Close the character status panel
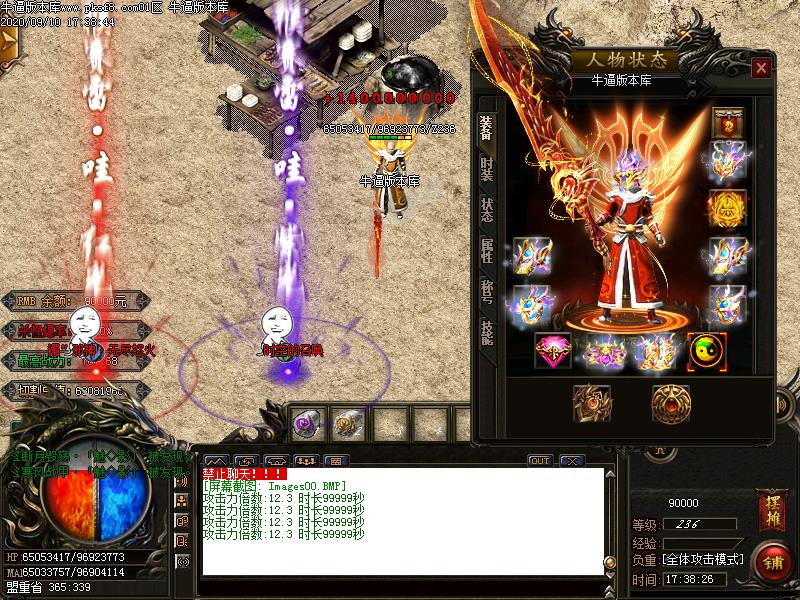The width and height of the screenshot is (800, 600). 762,68
